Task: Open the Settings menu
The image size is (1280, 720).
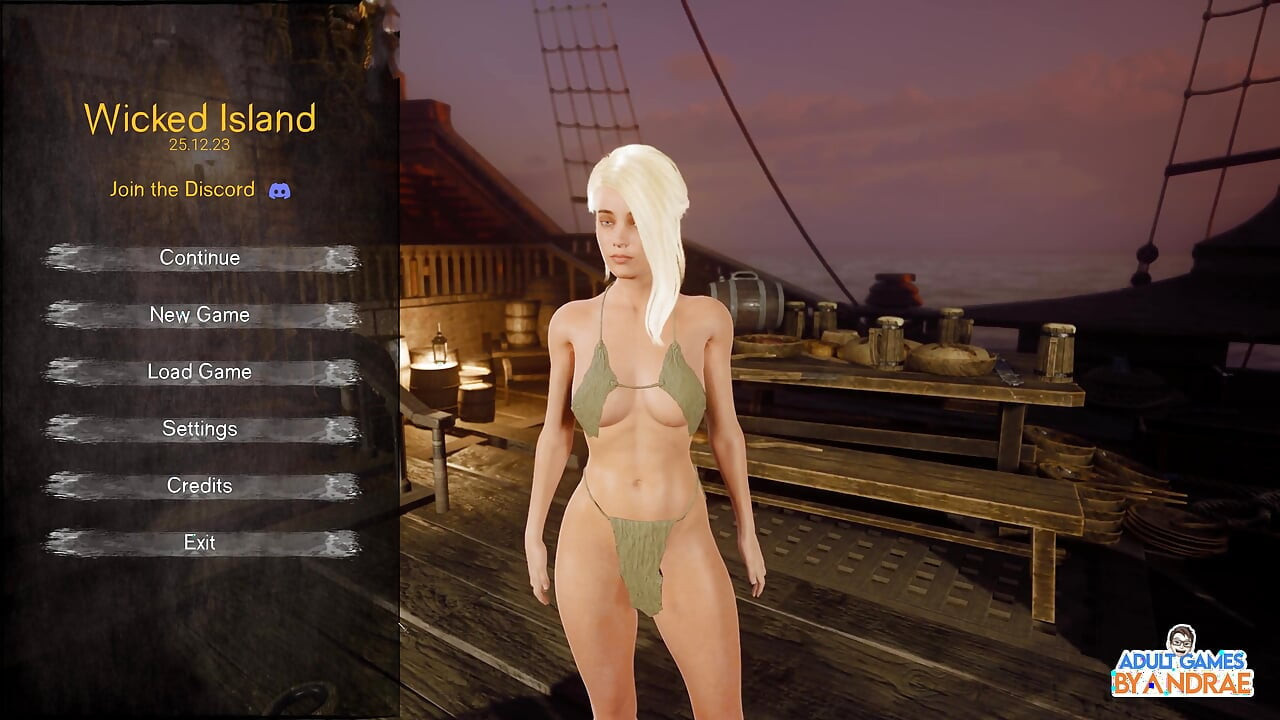Action: point(200,429)
